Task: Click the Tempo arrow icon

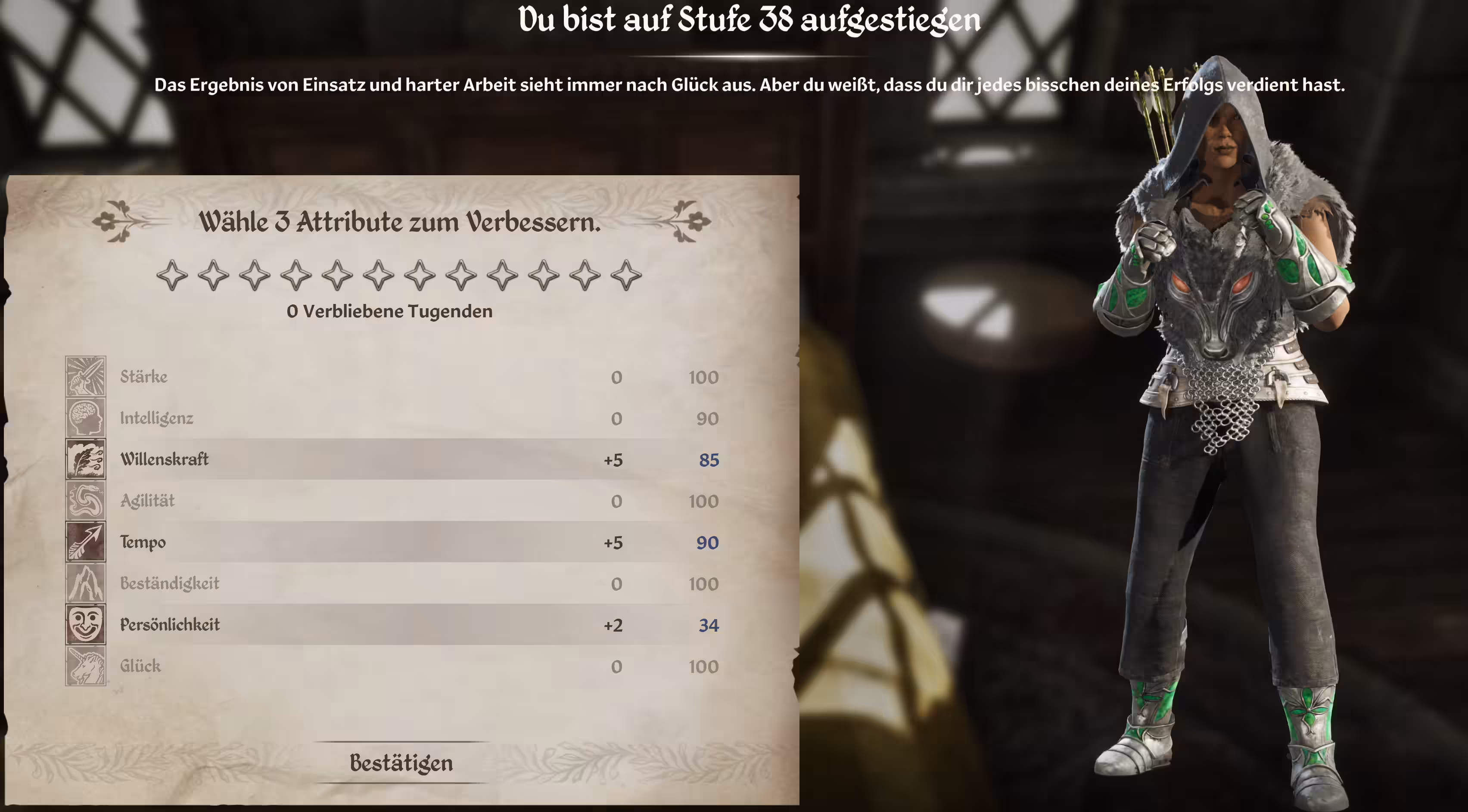Action: [85, 542]
